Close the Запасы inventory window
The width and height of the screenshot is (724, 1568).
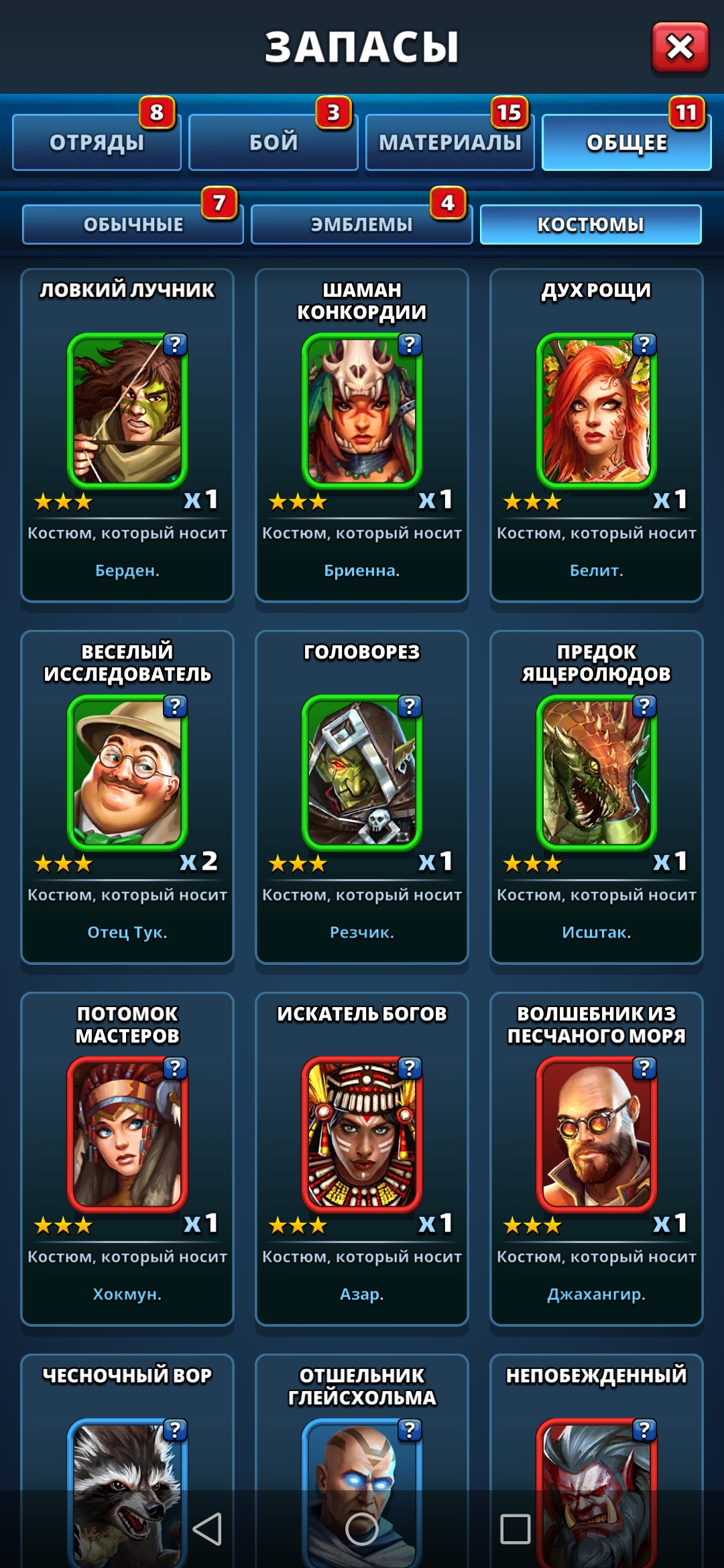point(680,47)
